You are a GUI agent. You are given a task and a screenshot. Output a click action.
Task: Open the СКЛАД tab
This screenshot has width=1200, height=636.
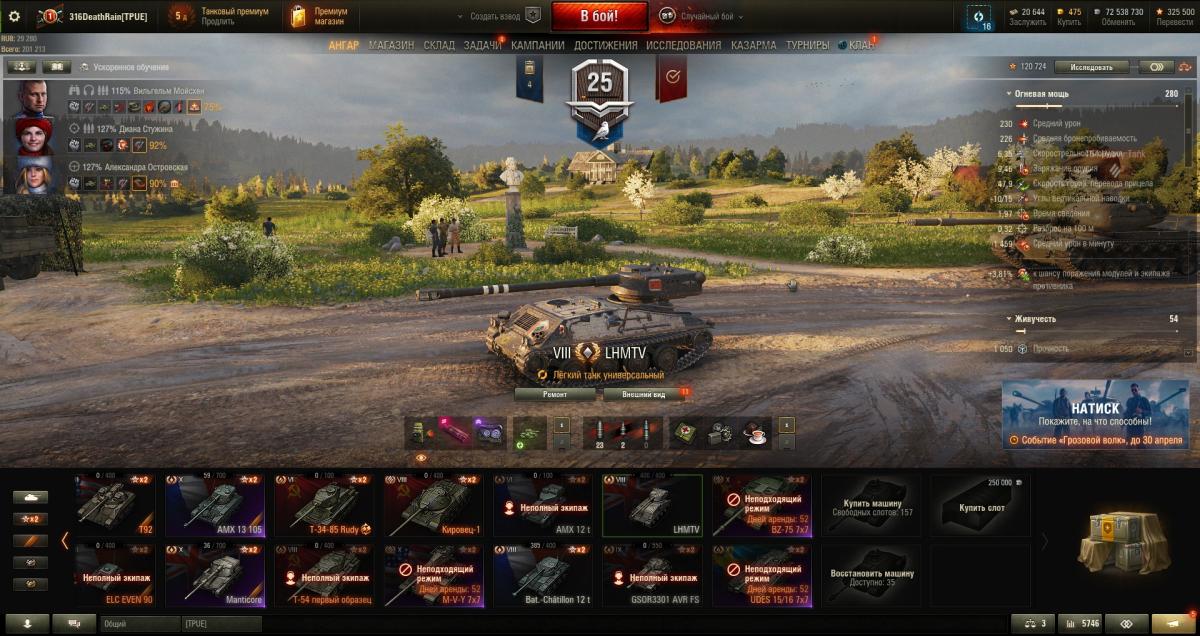439,45
